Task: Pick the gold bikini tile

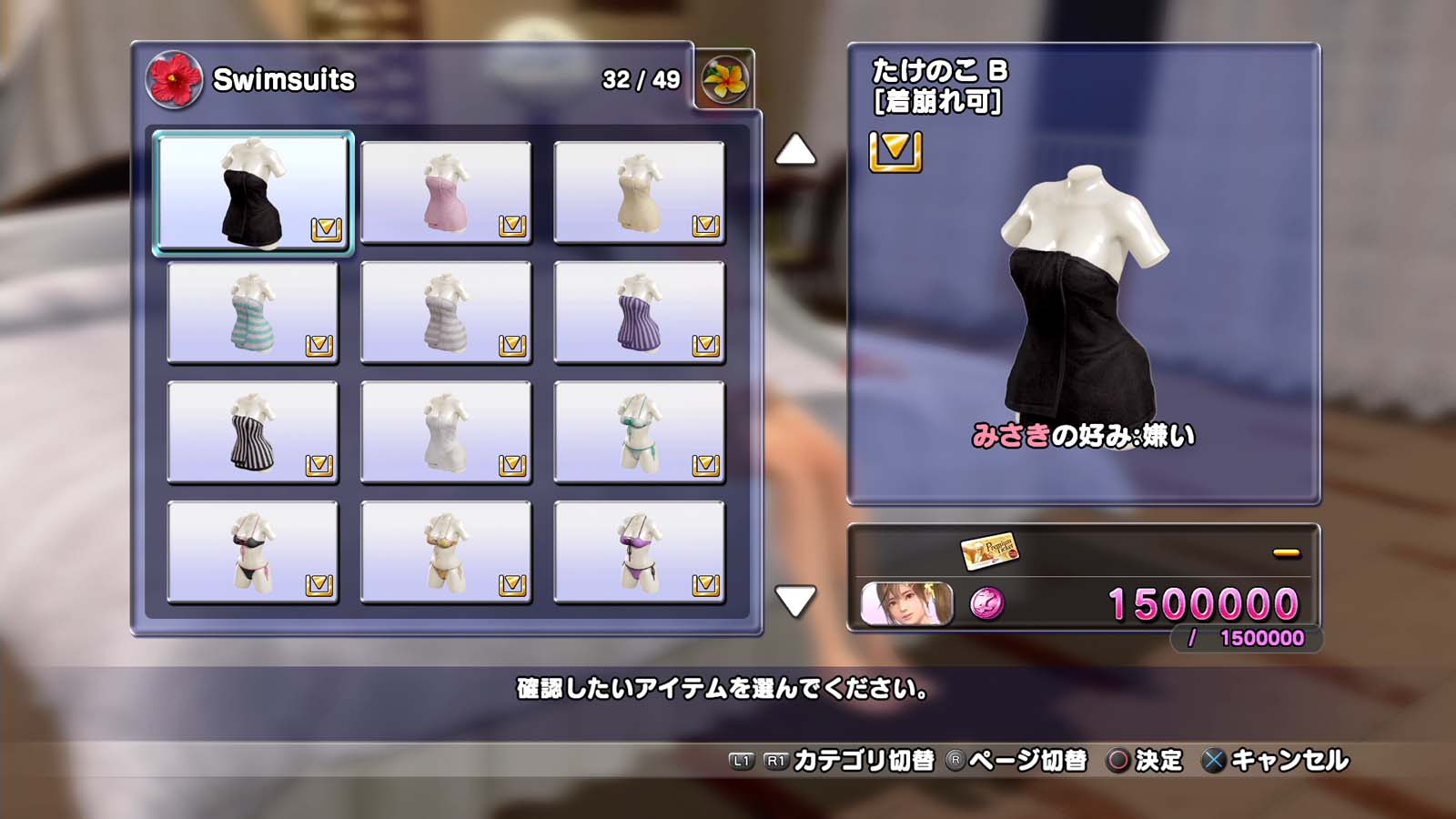Action: 446,552
